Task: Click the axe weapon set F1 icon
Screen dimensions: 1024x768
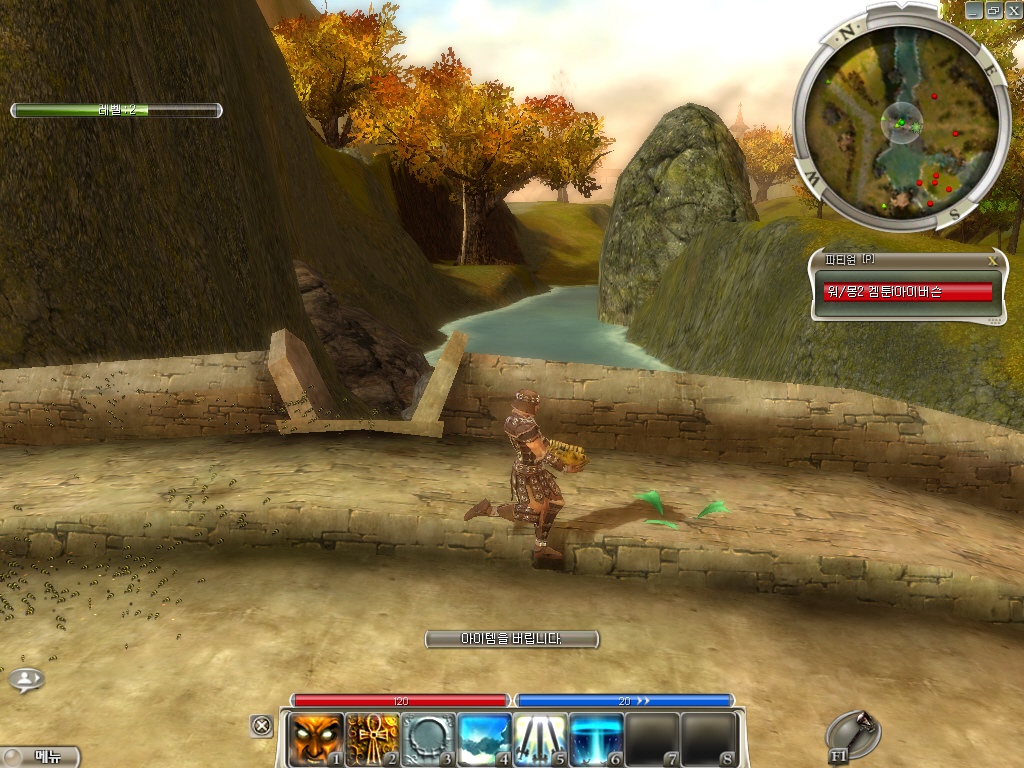Action: 854,735
